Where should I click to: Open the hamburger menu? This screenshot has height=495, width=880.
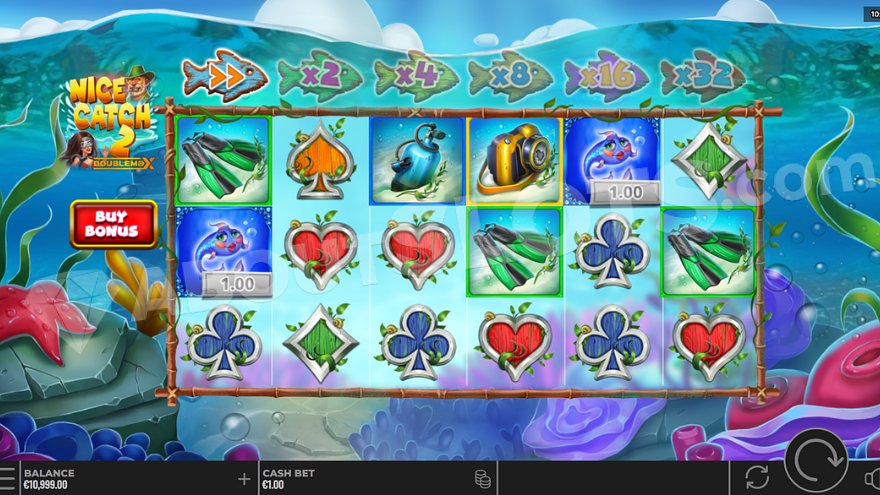(x=7, y=478)
